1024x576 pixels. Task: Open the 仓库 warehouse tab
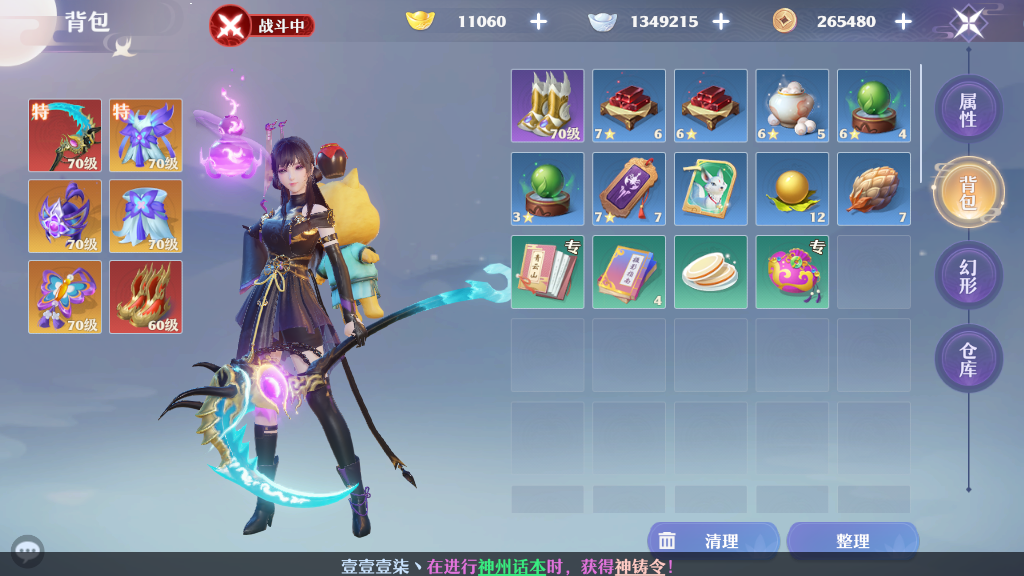(967, 359)
